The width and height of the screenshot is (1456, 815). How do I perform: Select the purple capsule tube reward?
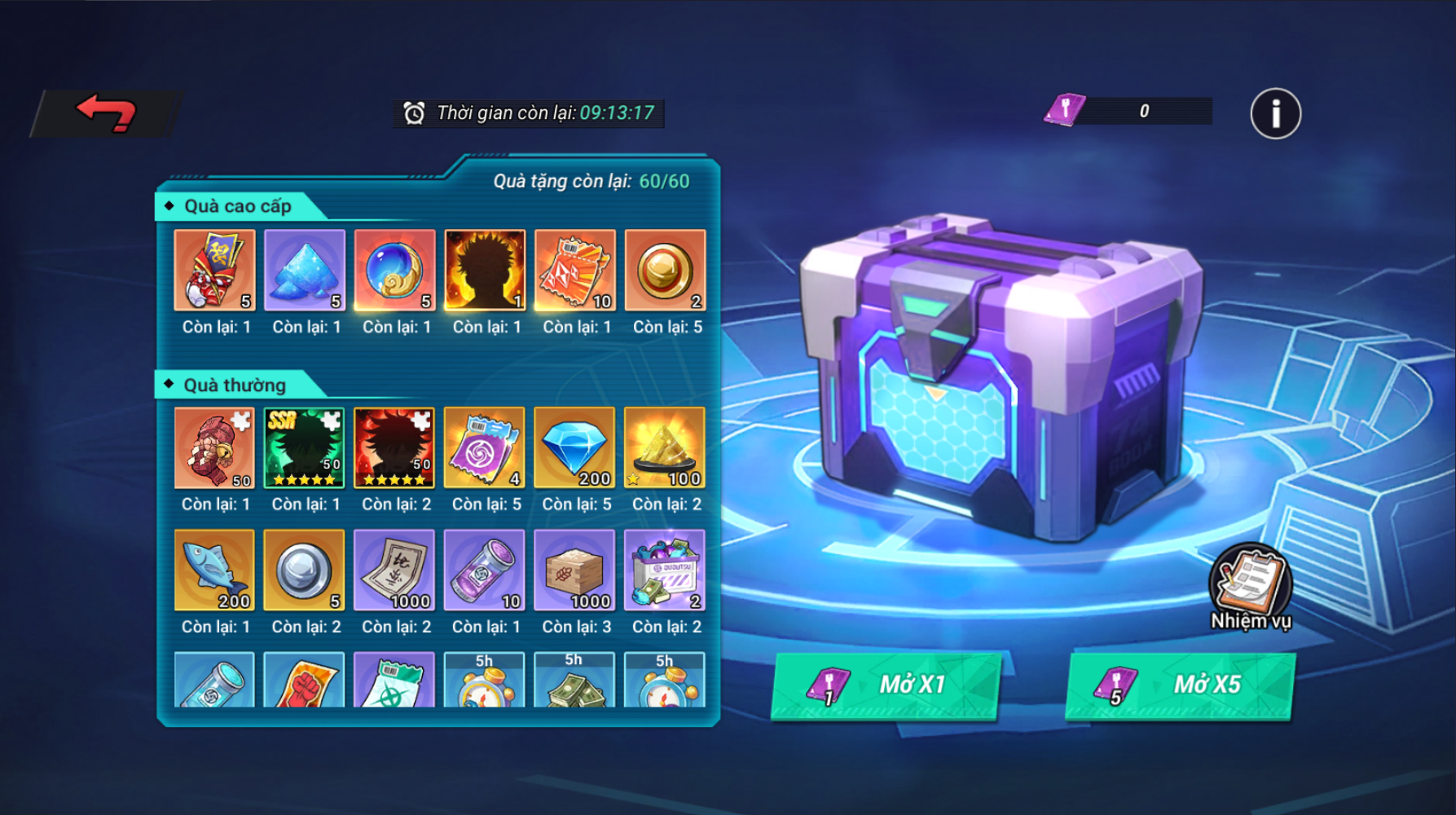485,570
